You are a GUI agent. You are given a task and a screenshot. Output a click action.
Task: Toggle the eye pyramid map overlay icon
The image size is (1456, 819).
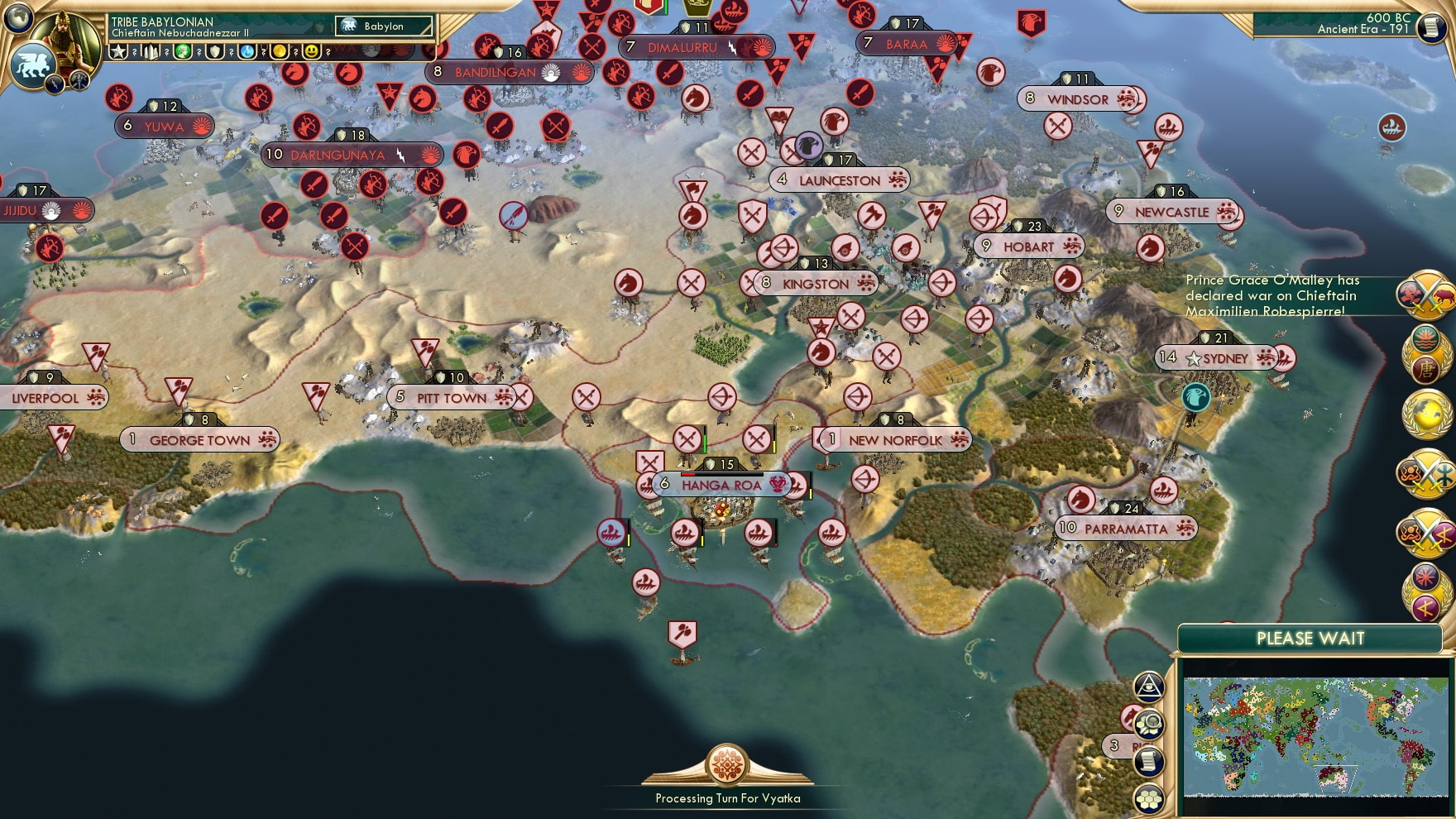point(1149,688)
